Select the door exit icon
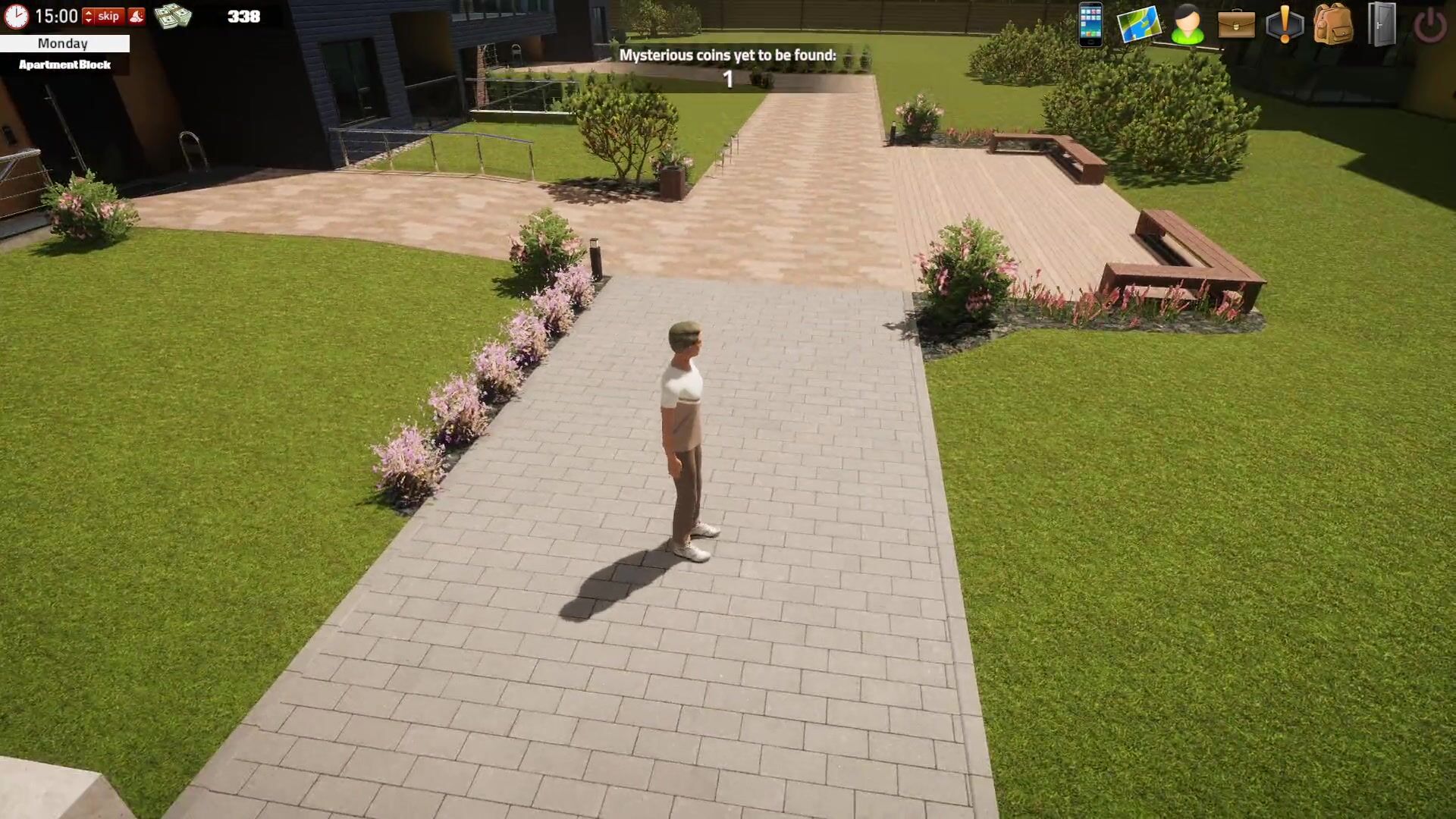The width and height of the screenshot is (1456, 819). (x=1382, y=24)
